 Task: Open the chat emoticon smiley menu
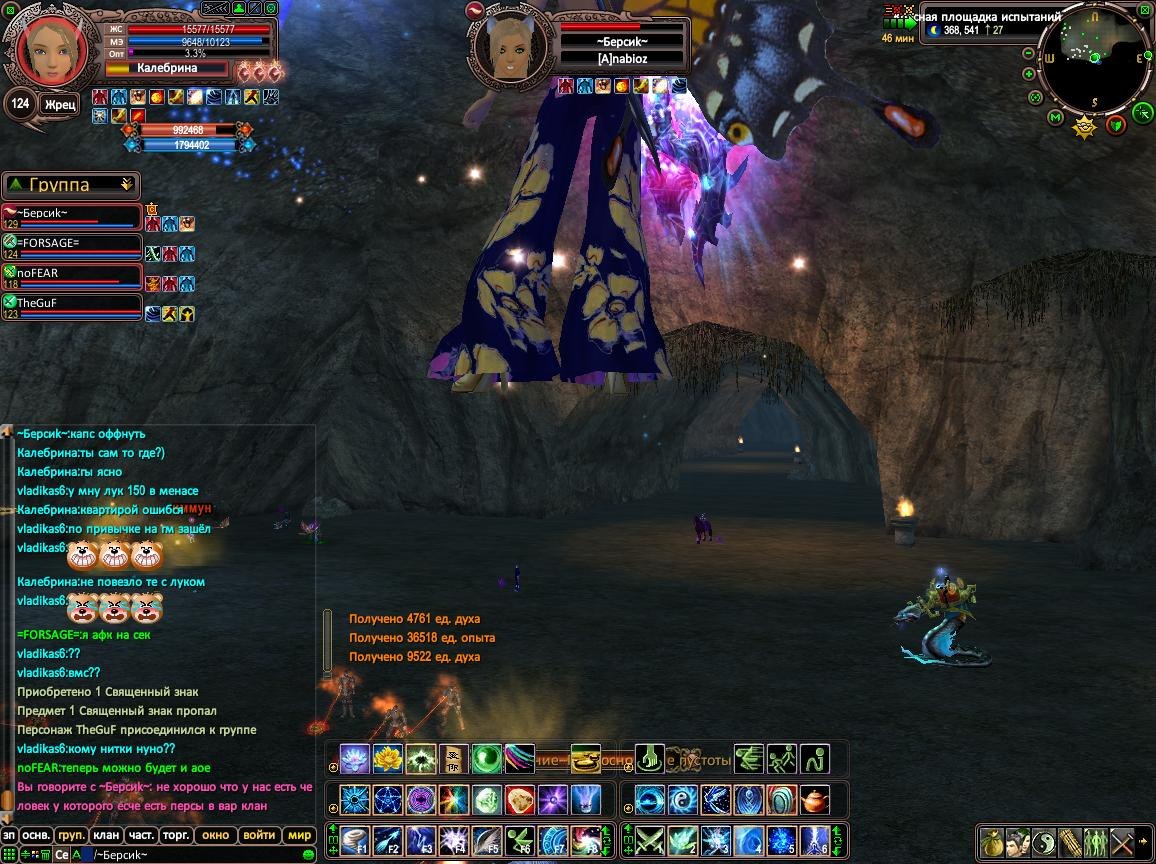click(308, 855)
